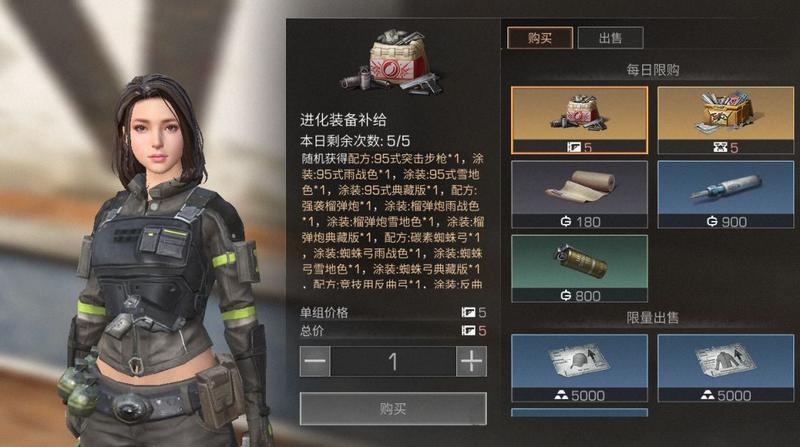This screenshot has width=800, height=447.
Task: Select the grenade canister priced 800
Action: (579, 268)
